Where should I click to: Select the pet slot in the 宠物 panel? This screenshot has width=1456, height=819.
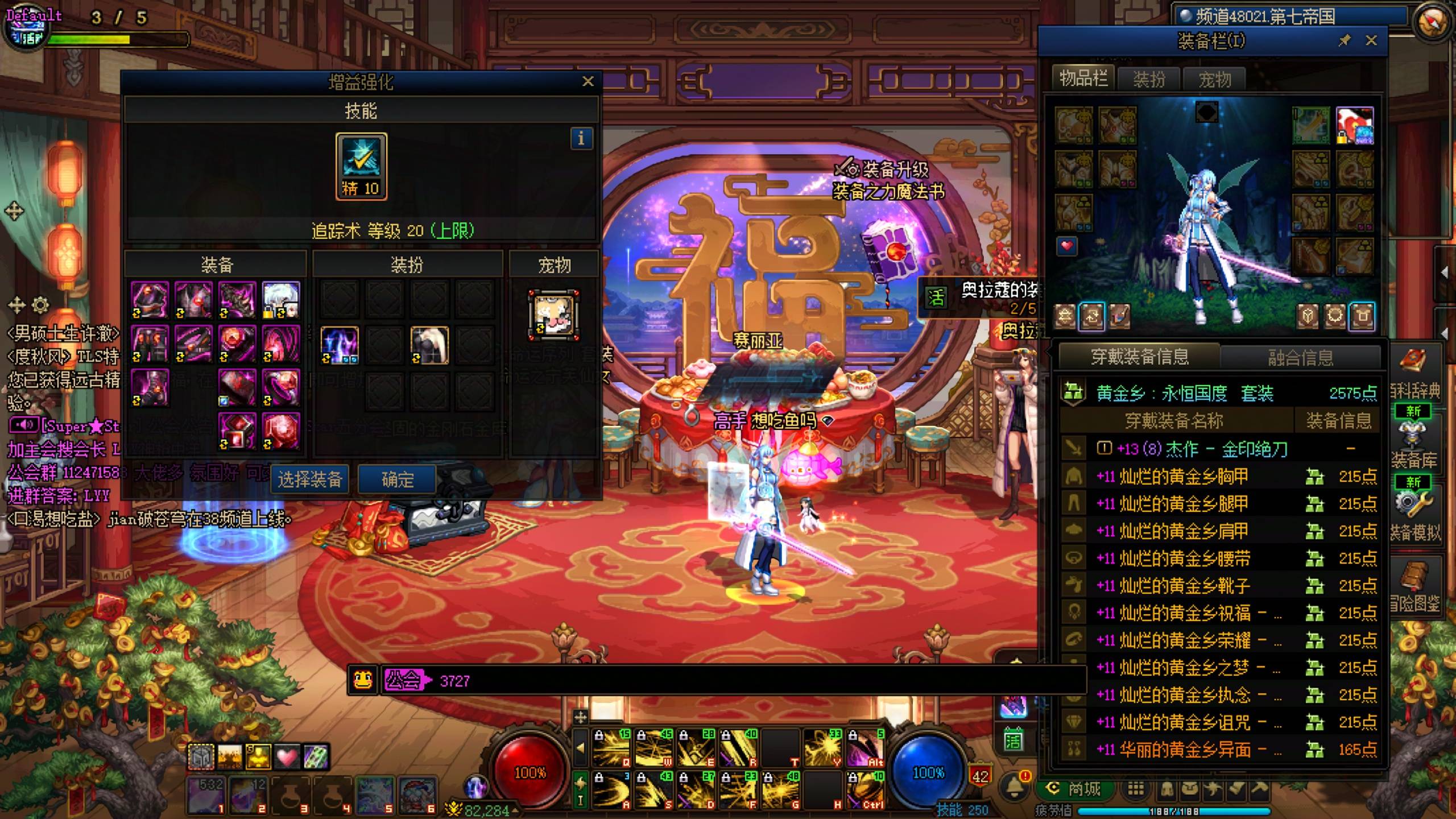point(553,315)
